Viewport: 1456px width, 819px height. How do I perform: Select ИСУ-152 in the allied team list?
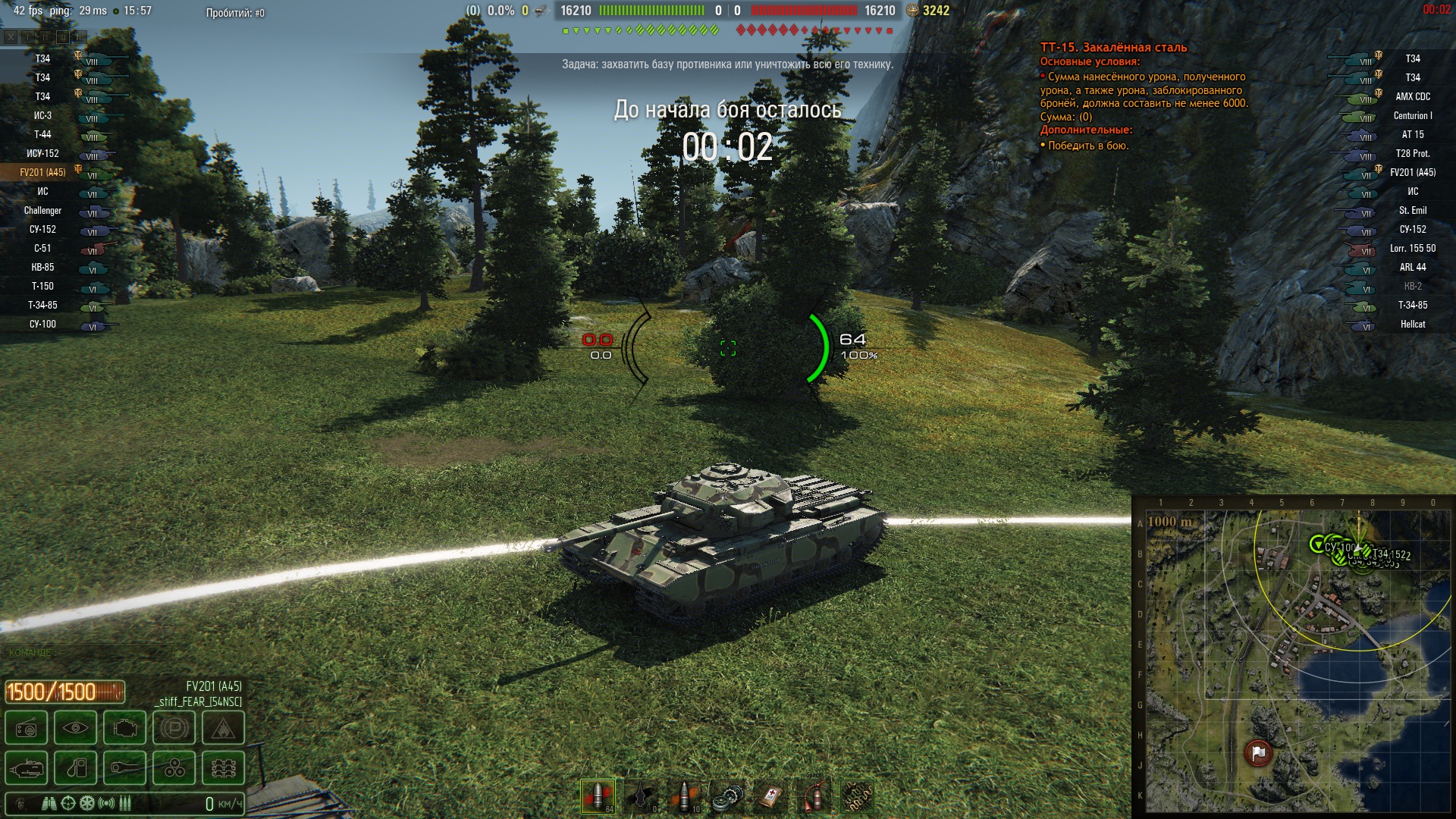pyautogui.click(x=43, y=154)
